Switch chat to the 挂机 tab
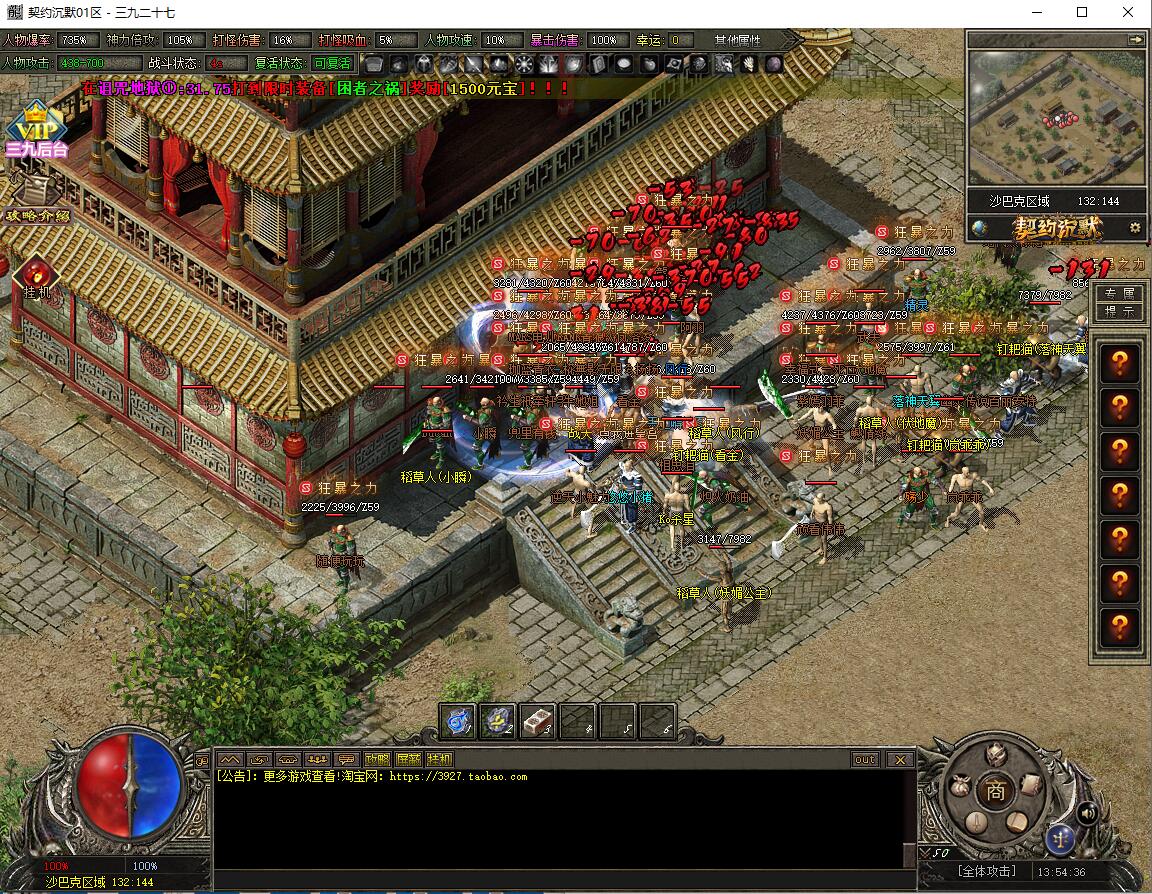The image size is (1152, 894). pos(440,759)
